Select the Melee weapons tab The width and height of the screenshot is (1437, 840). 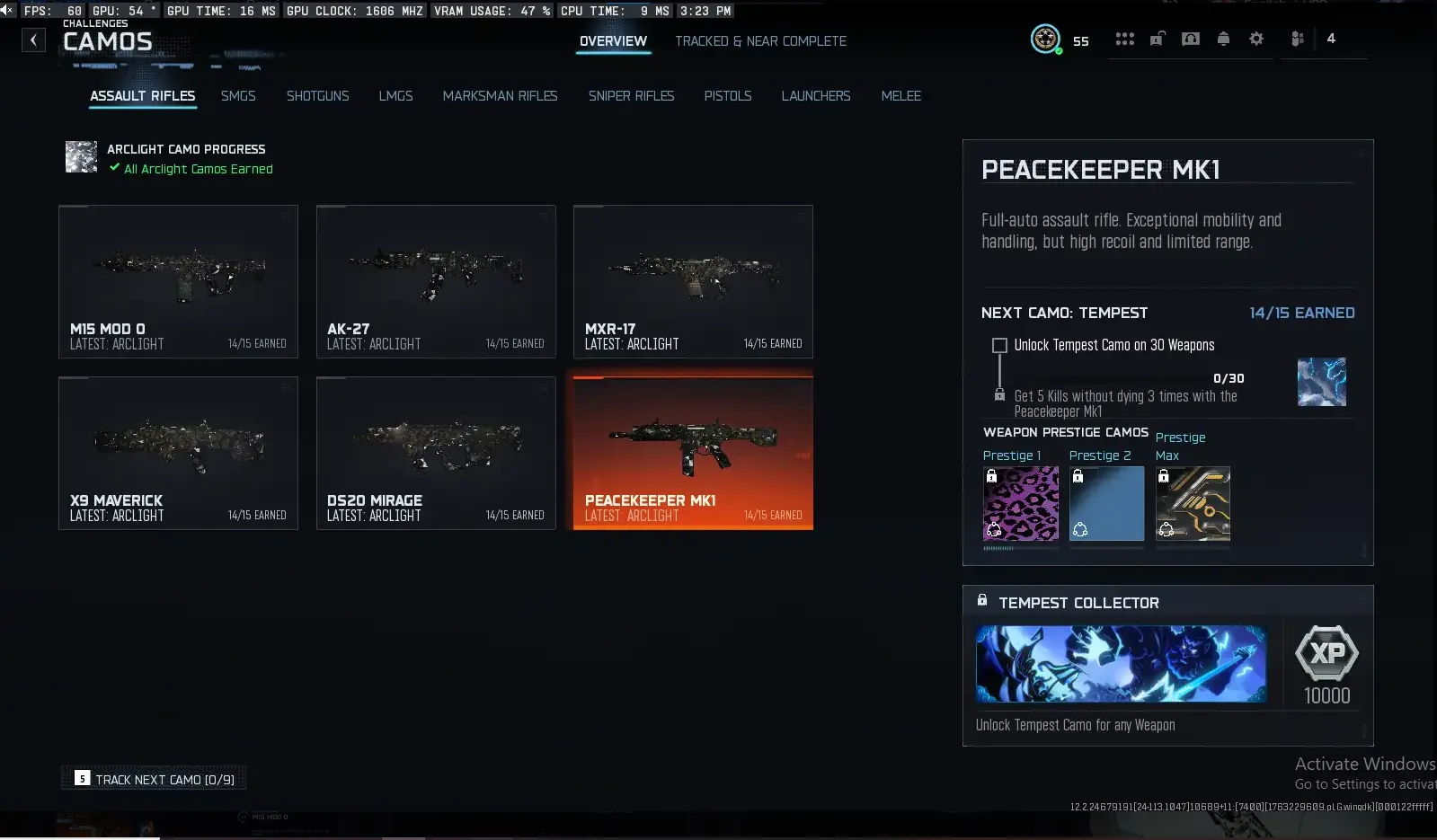900,96
